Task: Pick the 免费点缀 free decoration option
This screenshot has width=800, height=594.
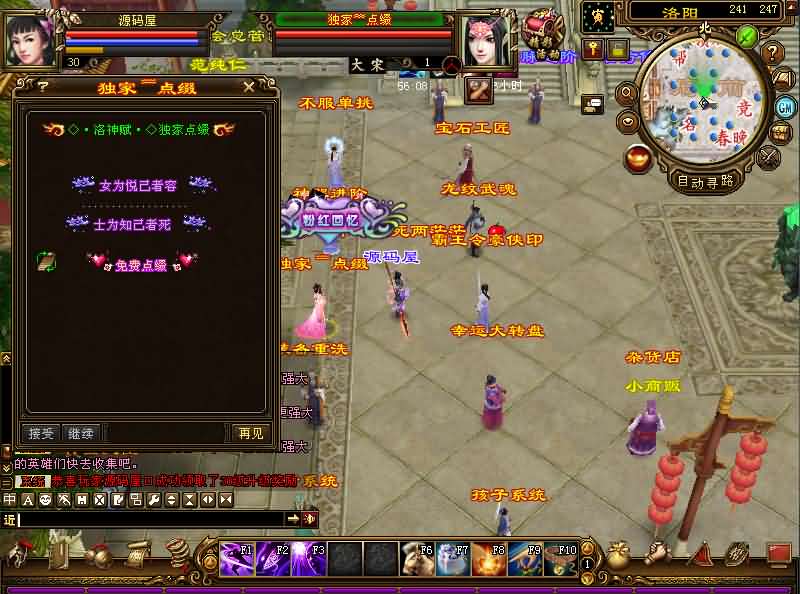Action: click(x=140, y=264)
